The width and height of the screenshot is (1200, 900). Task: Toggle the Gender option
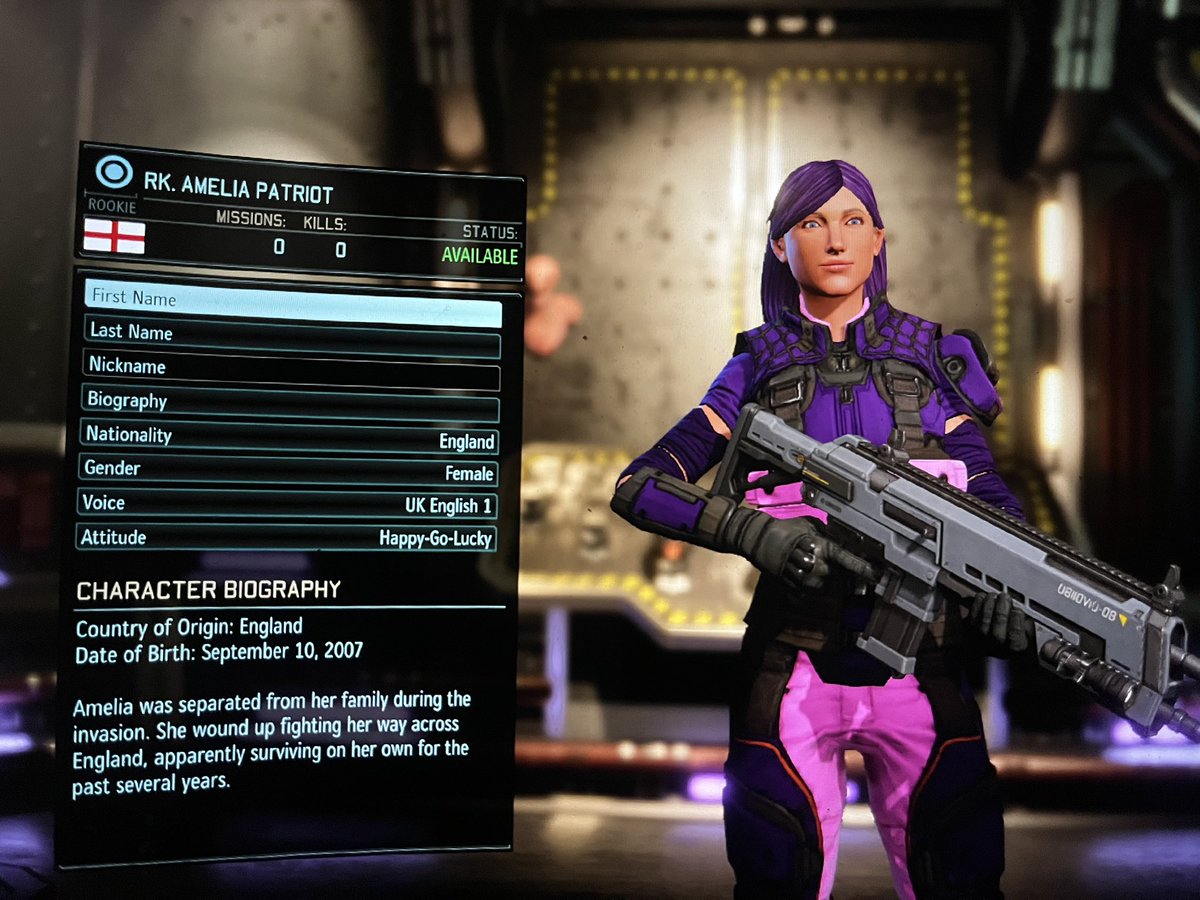click(x=288, y=471)
